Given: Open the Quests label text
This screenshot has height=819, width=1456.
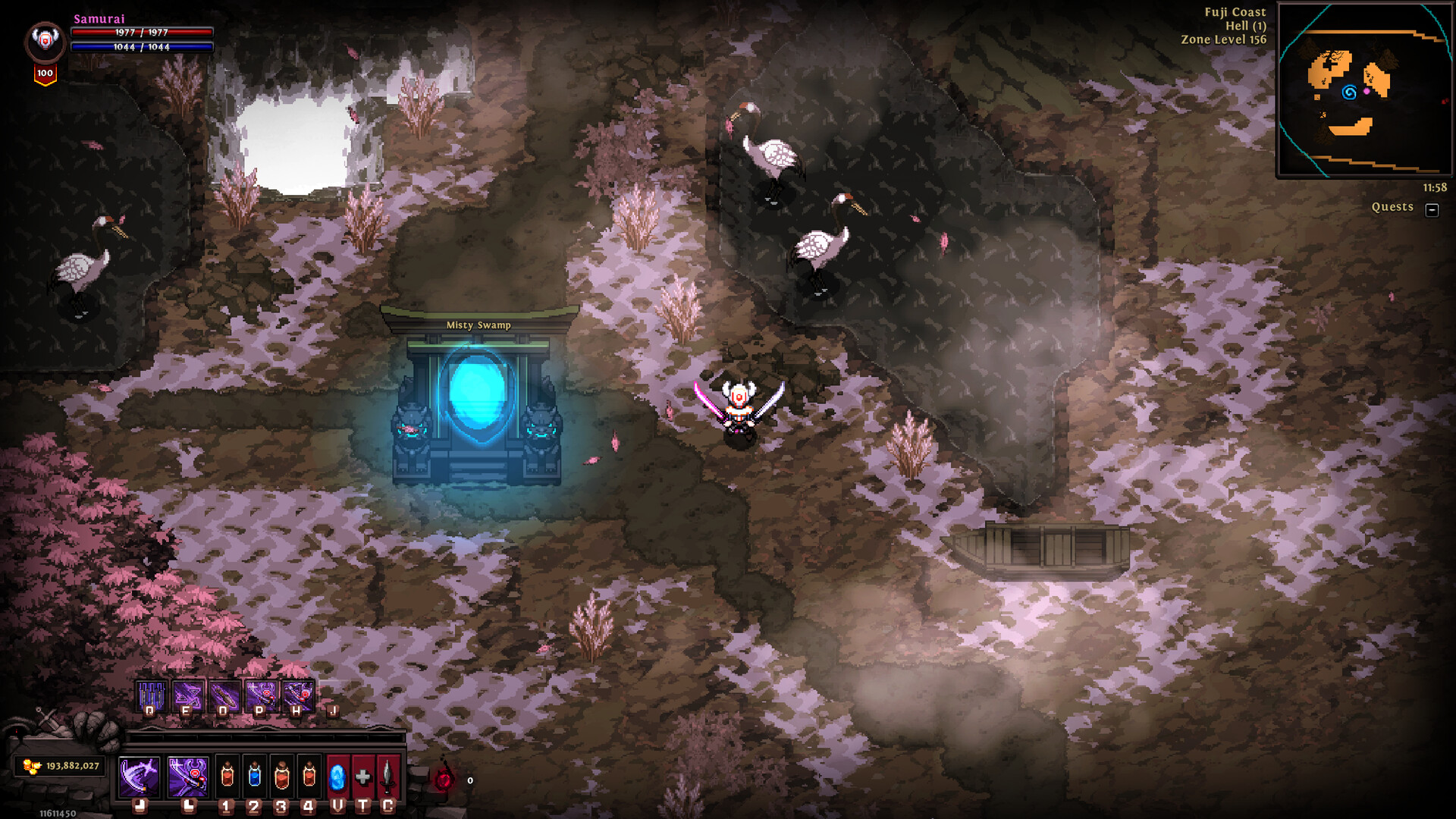Looking at the screenshot, I should click(x=1393, y=206).
